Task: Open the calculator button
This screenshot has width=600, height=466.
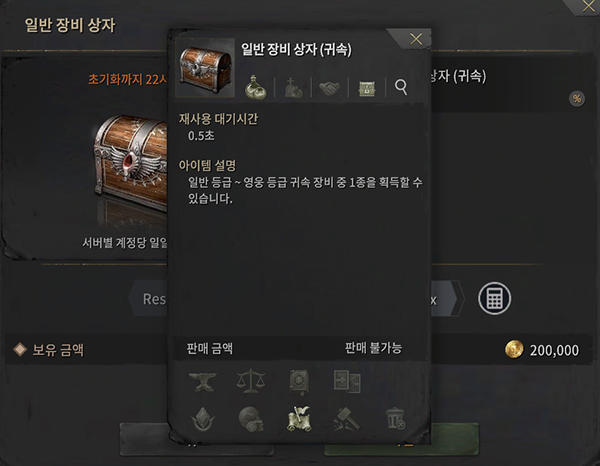Action: (492, 297)
